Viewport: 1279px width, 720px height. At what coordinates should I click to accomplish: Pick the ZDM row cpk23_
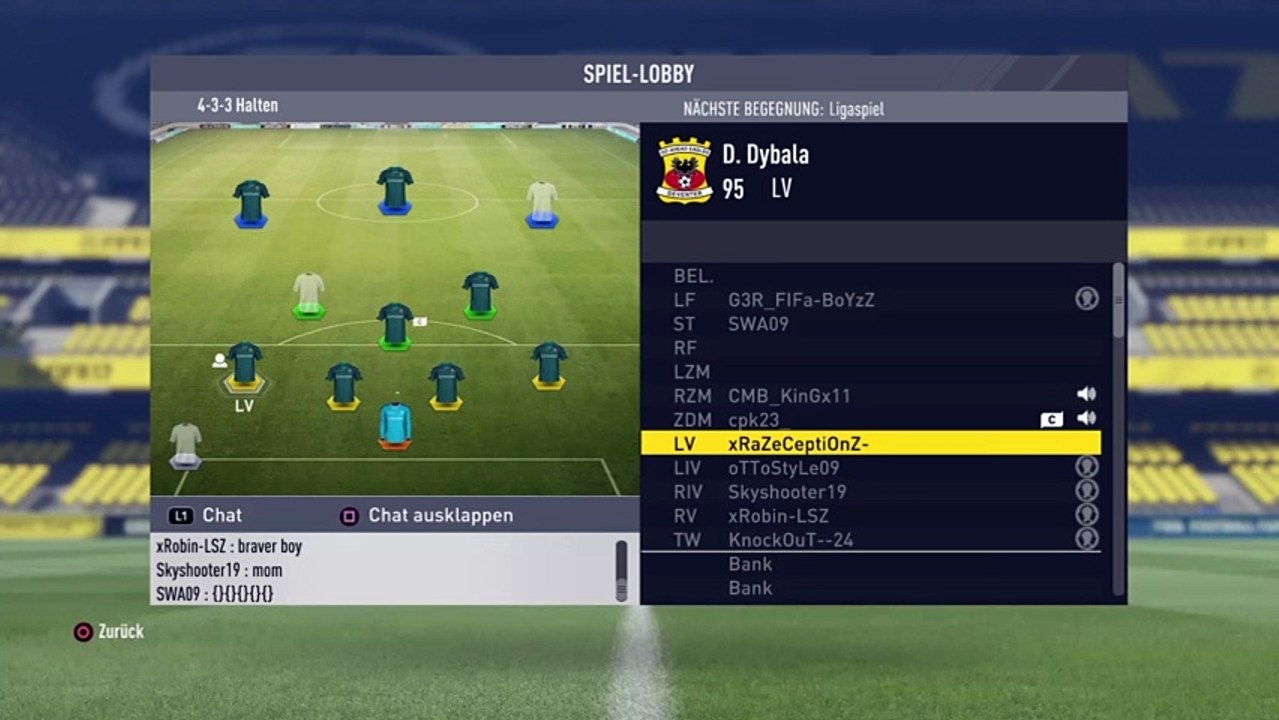(870, 420)
